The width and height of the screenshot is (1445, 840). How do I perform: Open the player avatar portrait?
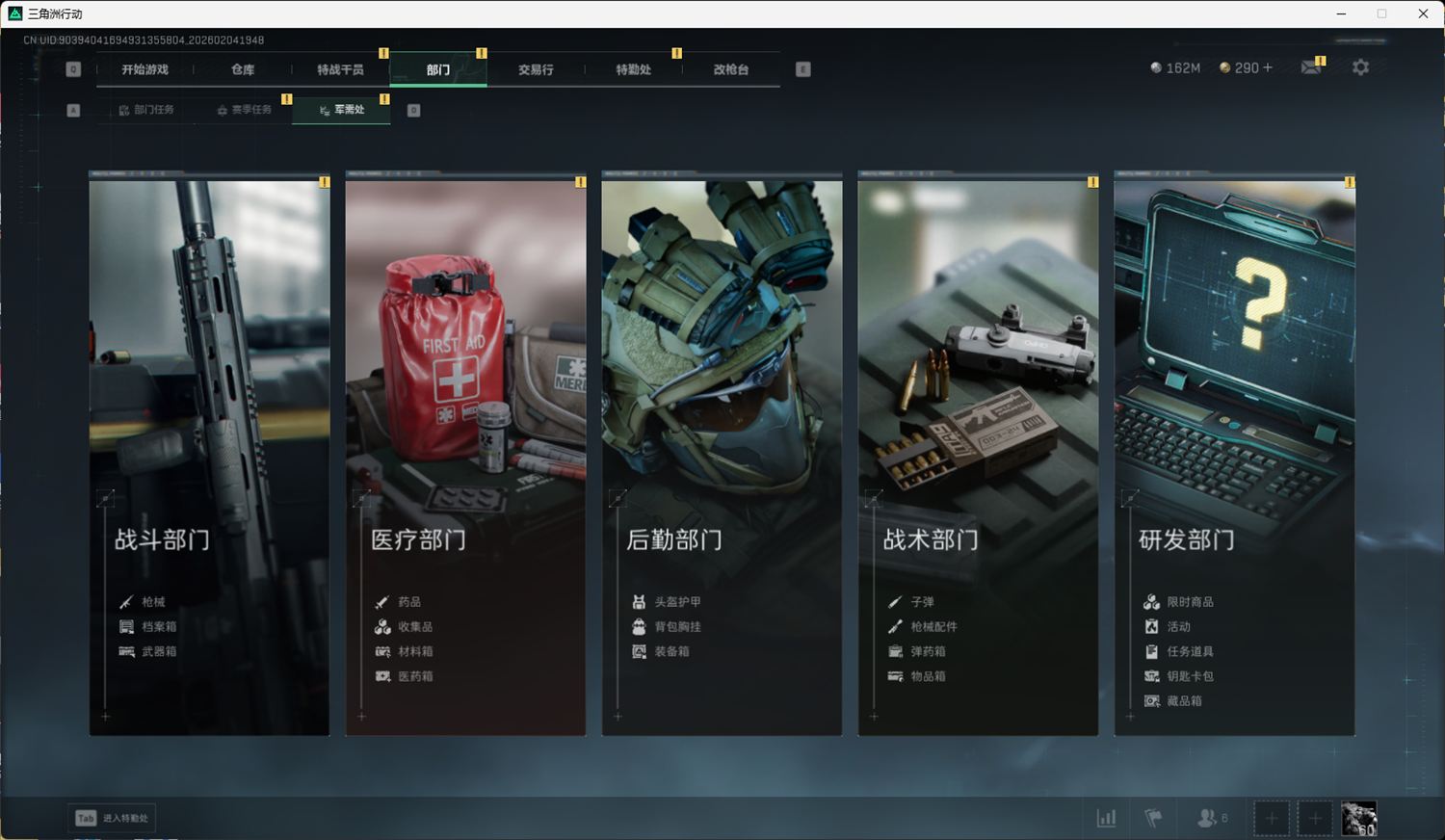click(x=1358, y=819)
